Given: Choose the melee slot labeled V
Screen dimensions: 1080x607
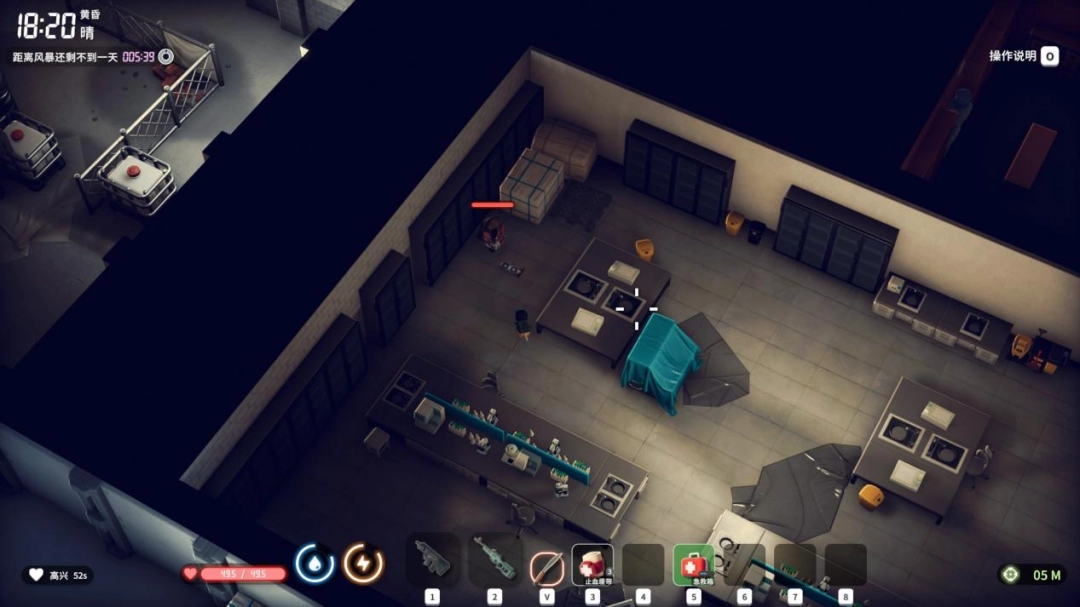Looking at the screenshot, I should [546, 566].
